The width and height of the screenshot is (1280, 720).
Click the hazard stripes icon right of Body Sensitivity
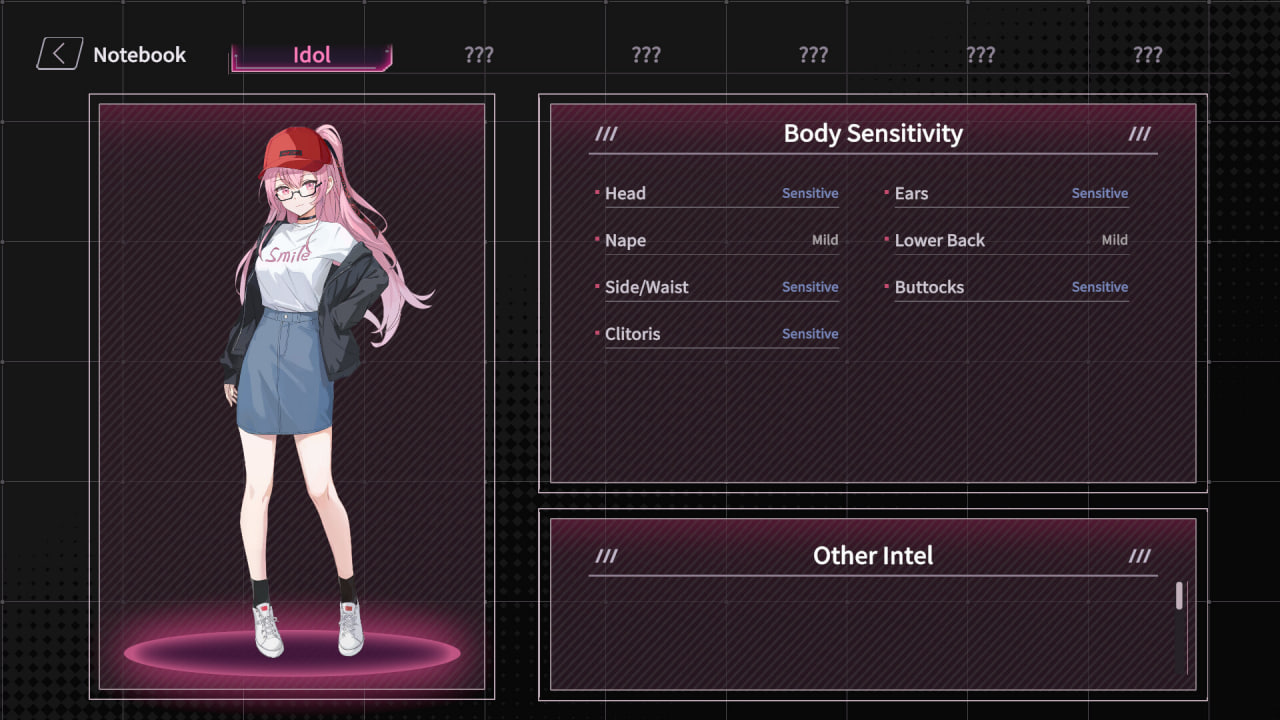point(1139,133)
